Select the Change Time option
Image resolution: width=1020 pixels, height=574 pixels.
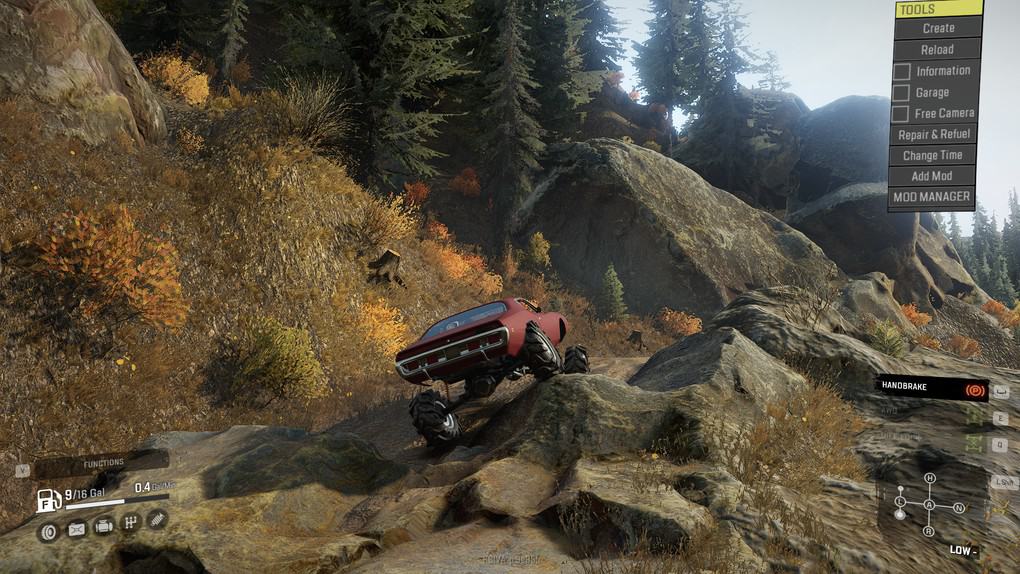coord(933,155)
